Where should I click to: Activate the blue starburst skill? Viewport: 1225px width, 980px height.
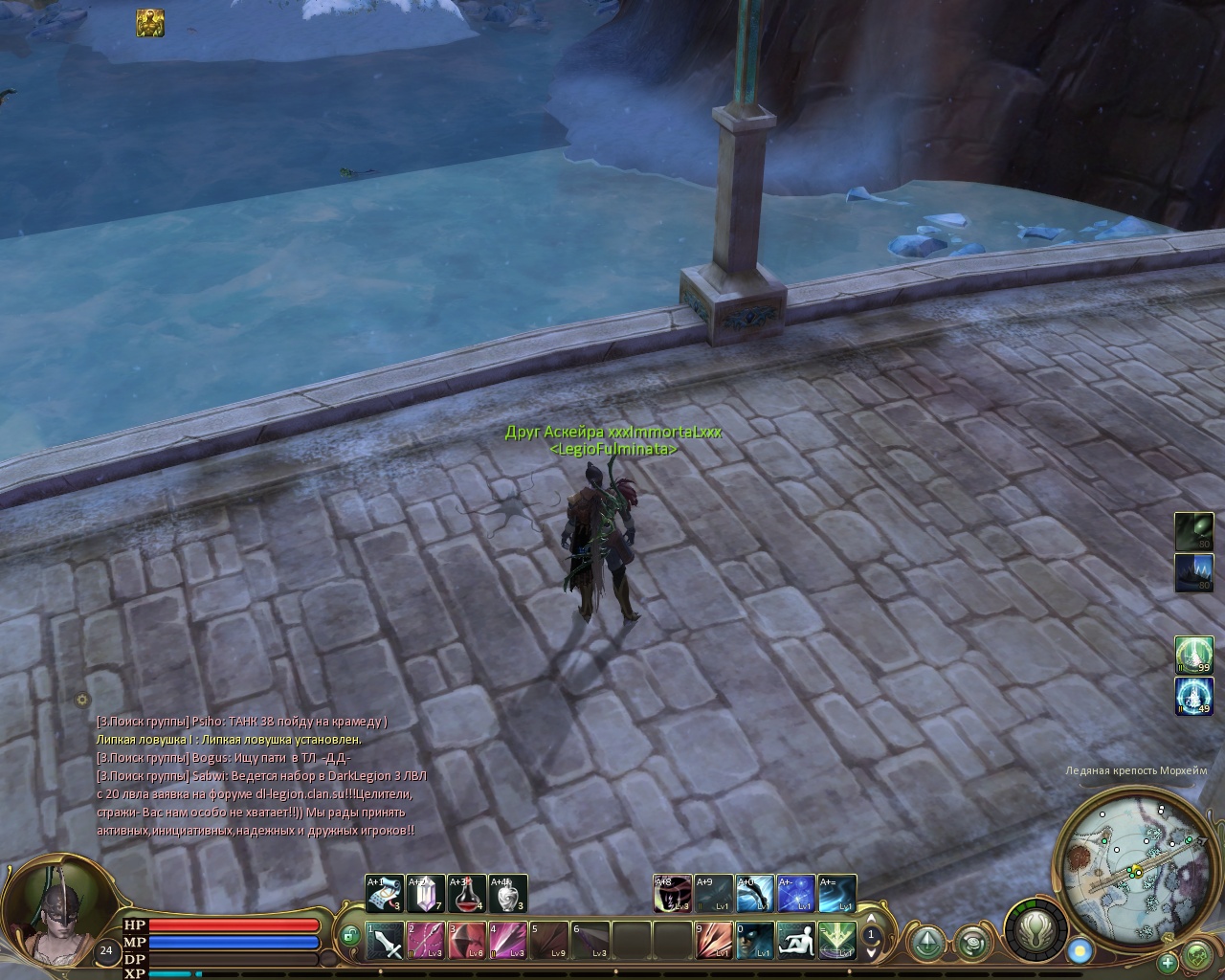point(796,894)
